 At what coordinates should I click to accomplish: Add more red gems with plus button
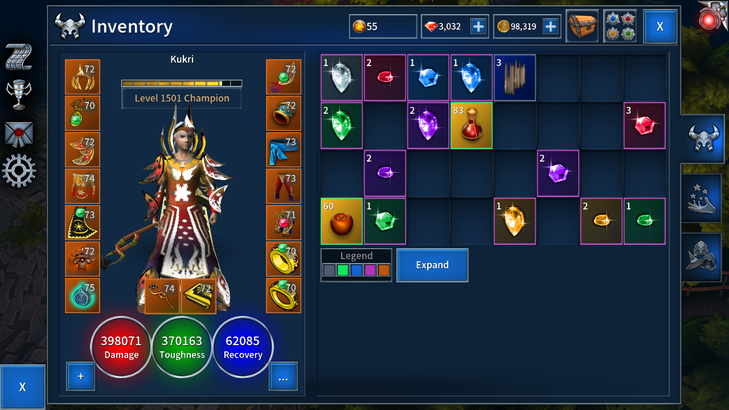pos(478,26)
